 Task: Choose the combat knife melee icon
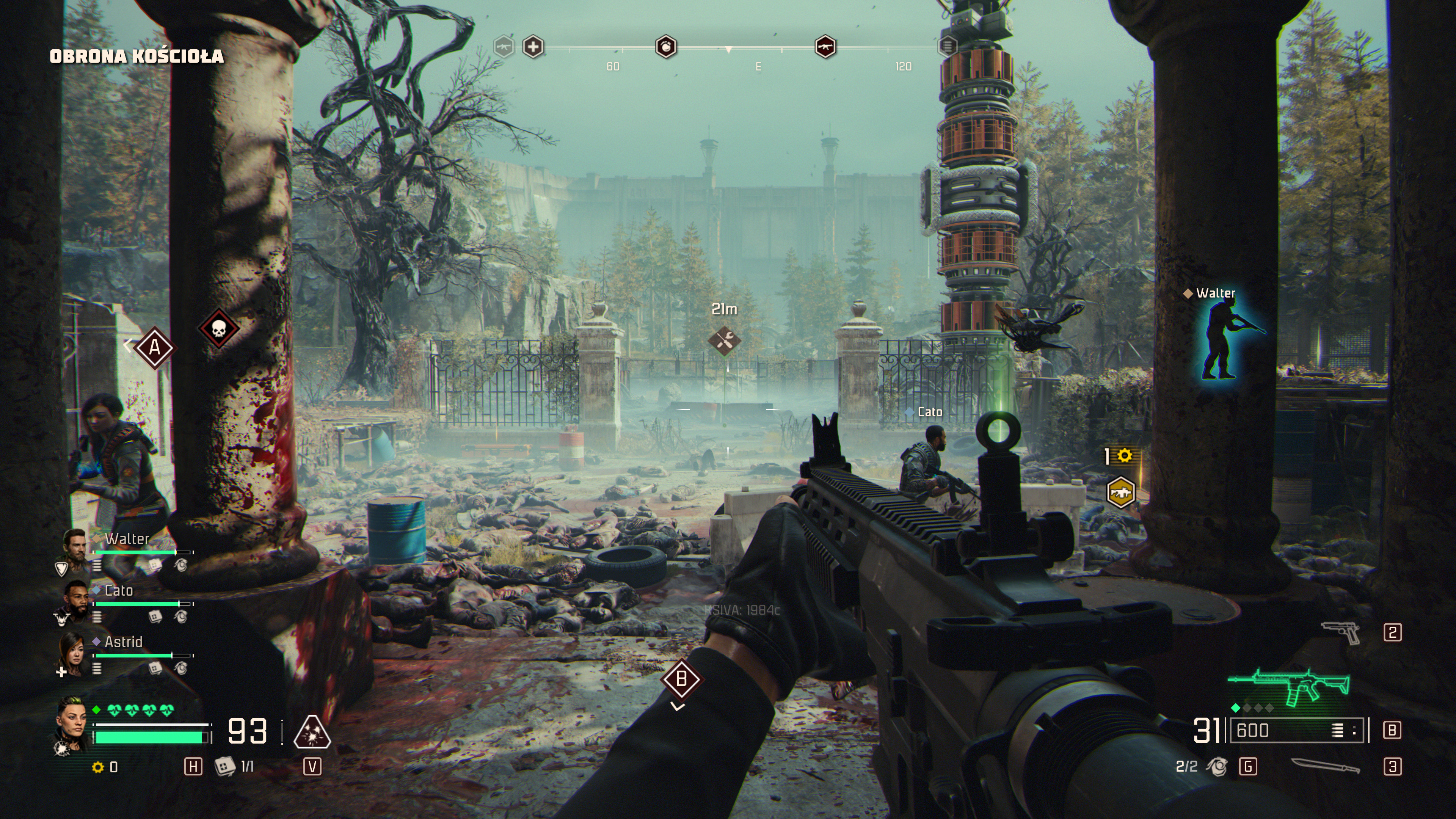1325,766
